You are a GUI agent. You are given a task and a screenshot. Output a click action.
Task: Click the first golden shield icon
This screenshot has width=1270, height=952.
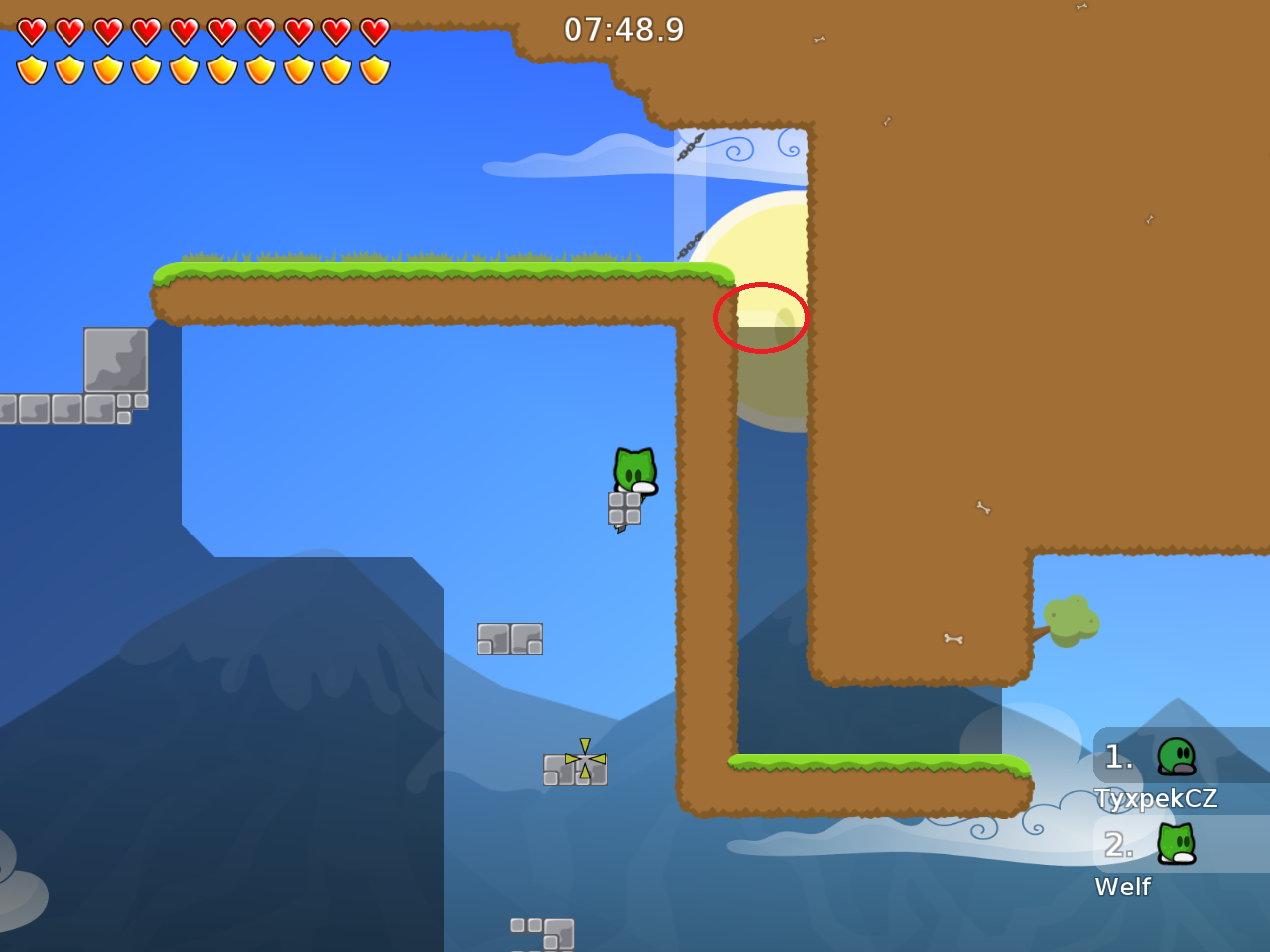tap(33, 67)
